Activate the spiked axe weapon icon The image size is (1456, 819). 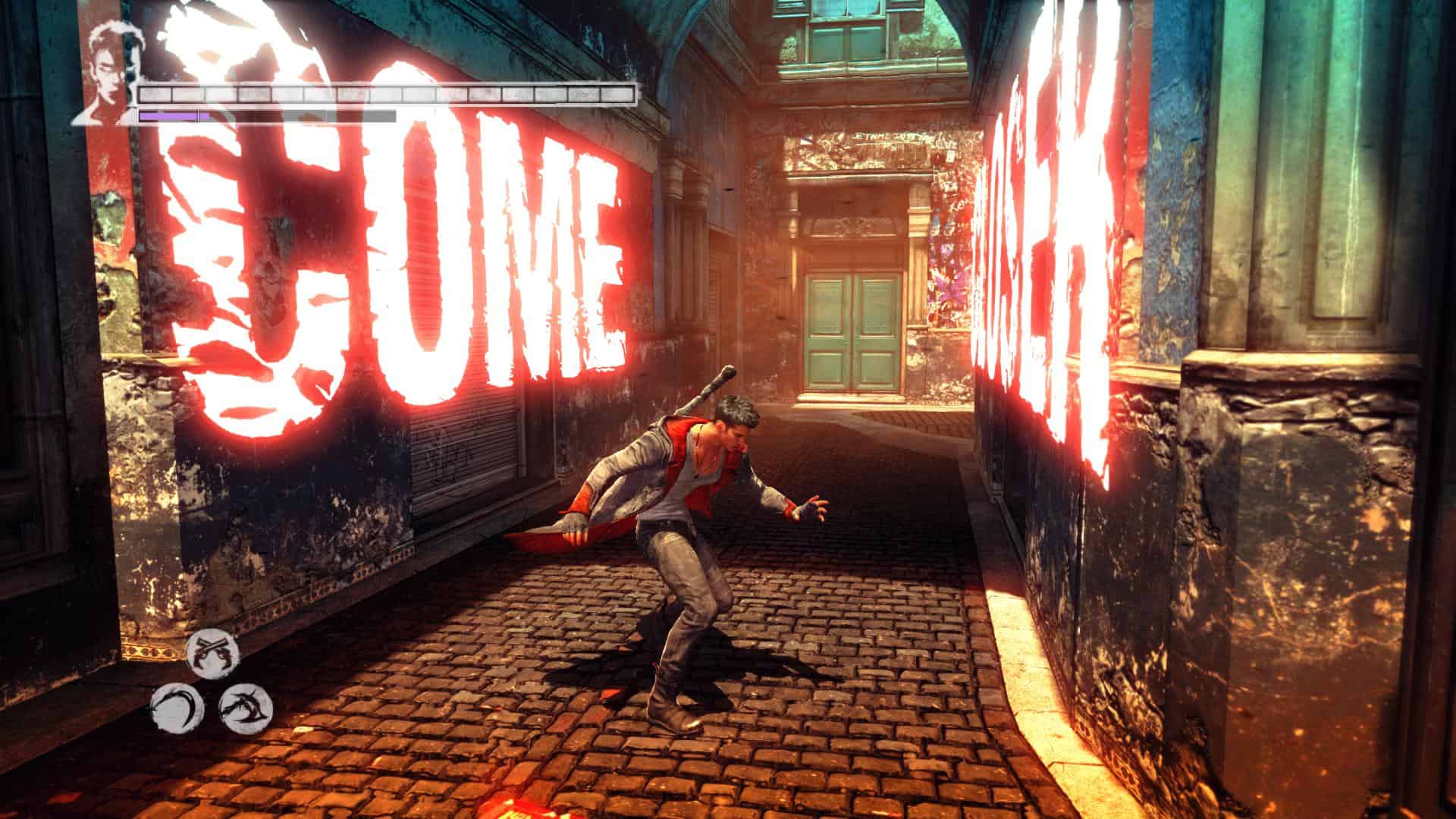246,708
